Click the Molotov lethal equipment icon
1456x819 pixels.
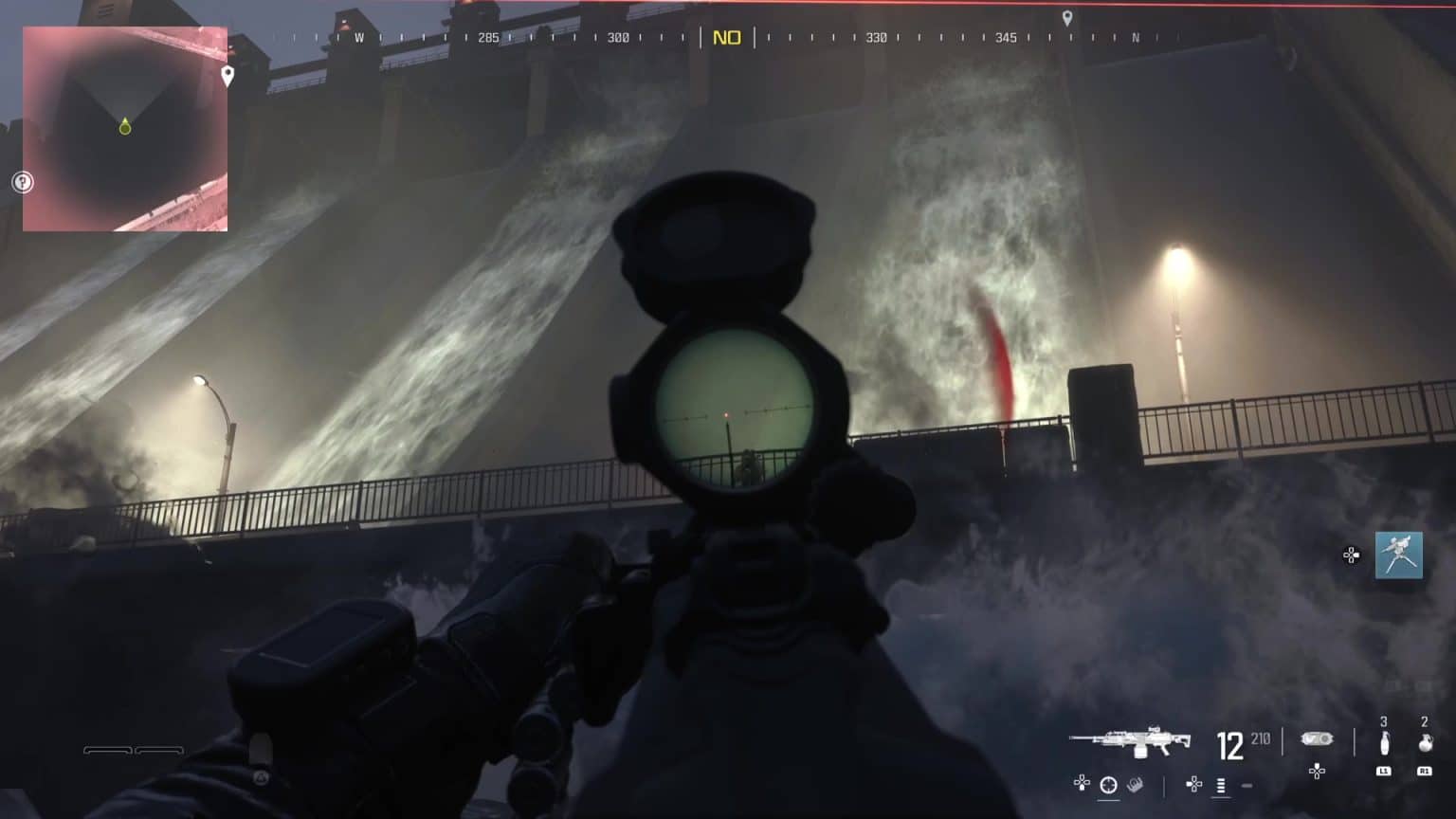[x=1384, y=741]
